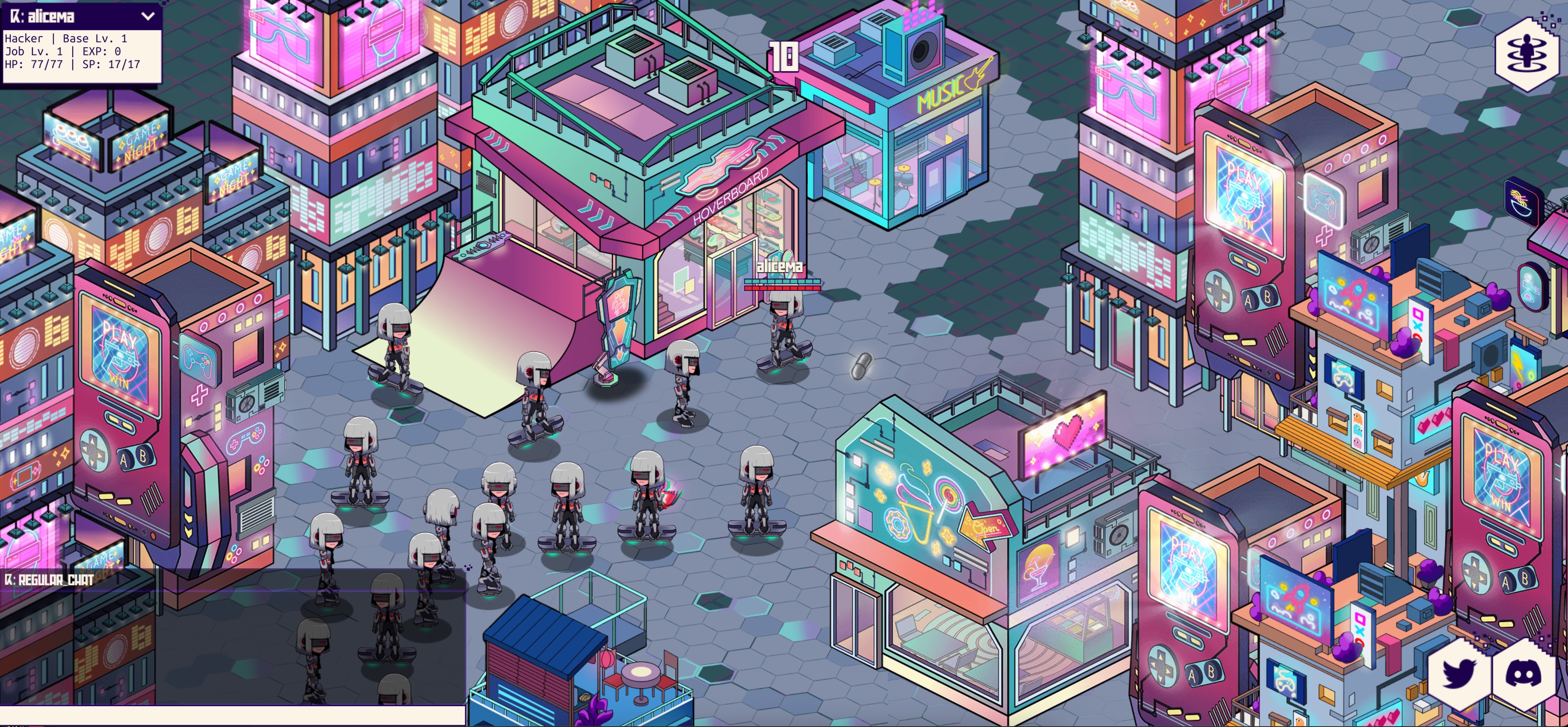Open the character avatar hexagon icon

point(1526,54)
